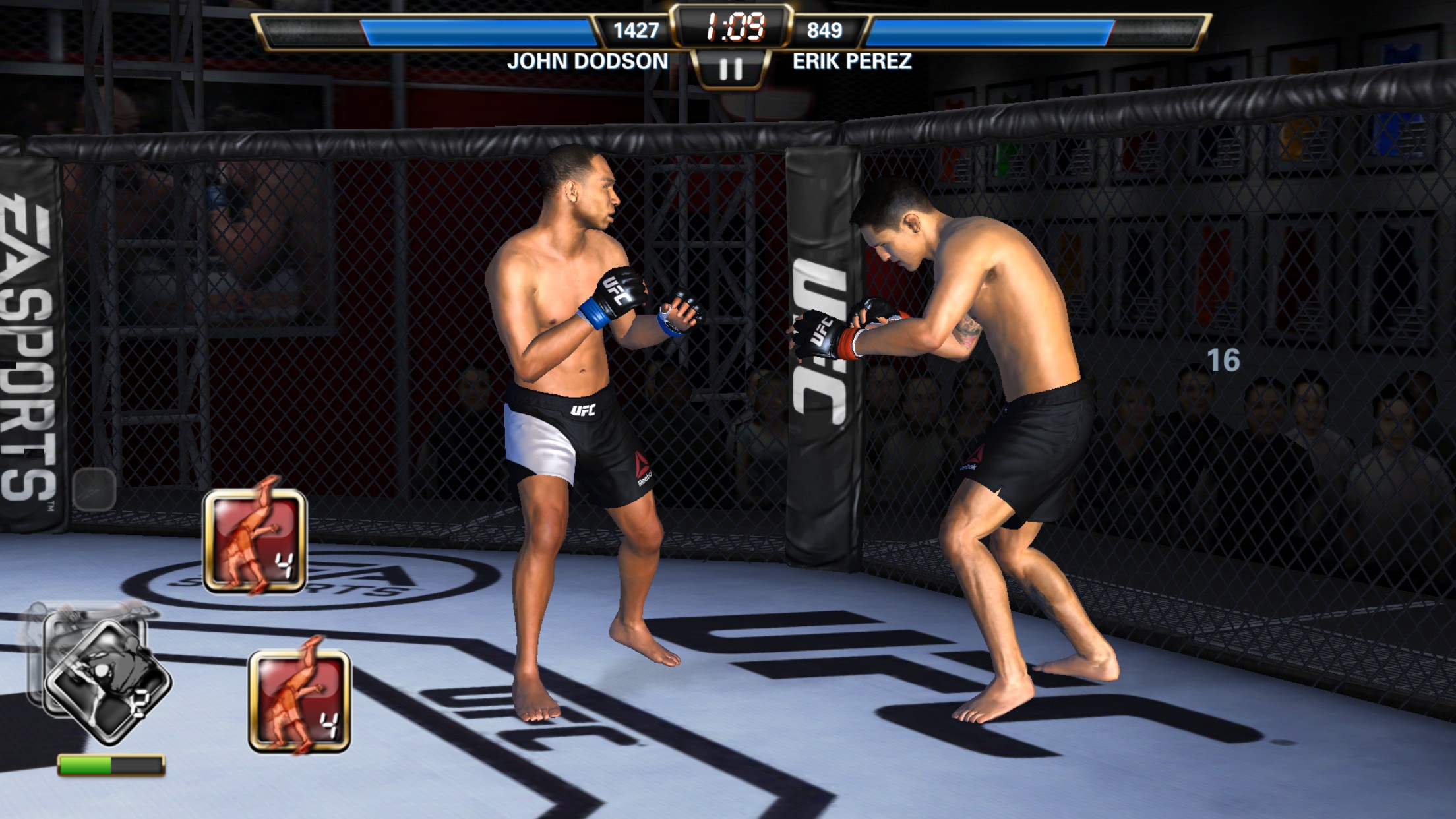The image size is (1456, 819).
Task: Tap the empty grey square move slot
Action: (x=94, y=489)
